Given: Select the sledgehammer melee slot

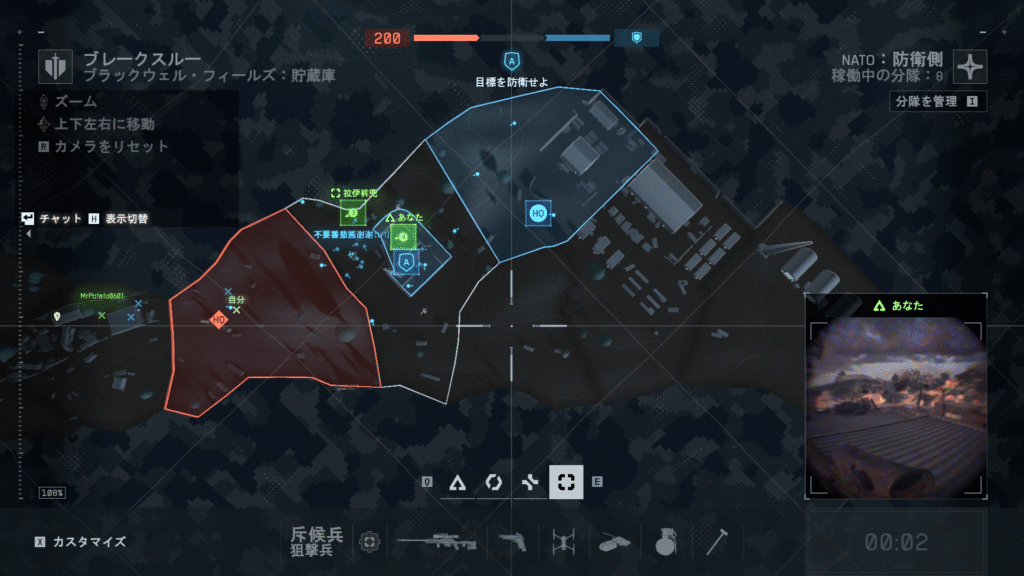Looking at the screenshot, I should click(716, 541).
